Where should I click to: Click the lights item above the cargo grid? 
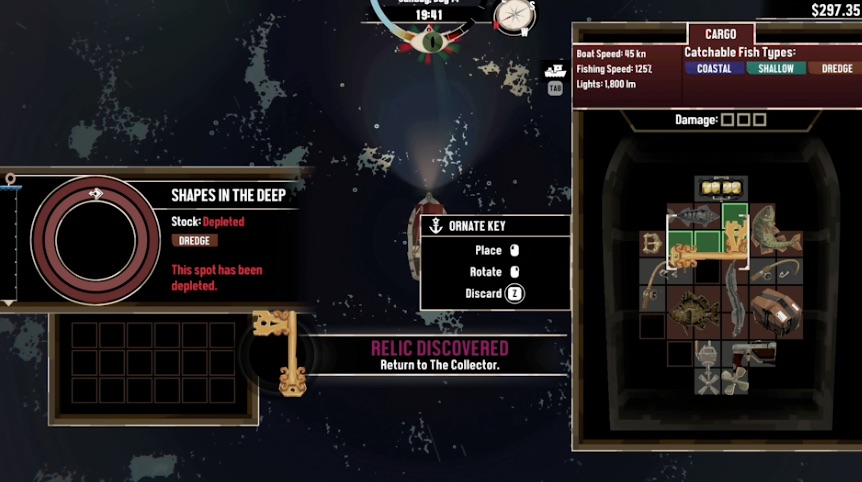tap(721, 187)
